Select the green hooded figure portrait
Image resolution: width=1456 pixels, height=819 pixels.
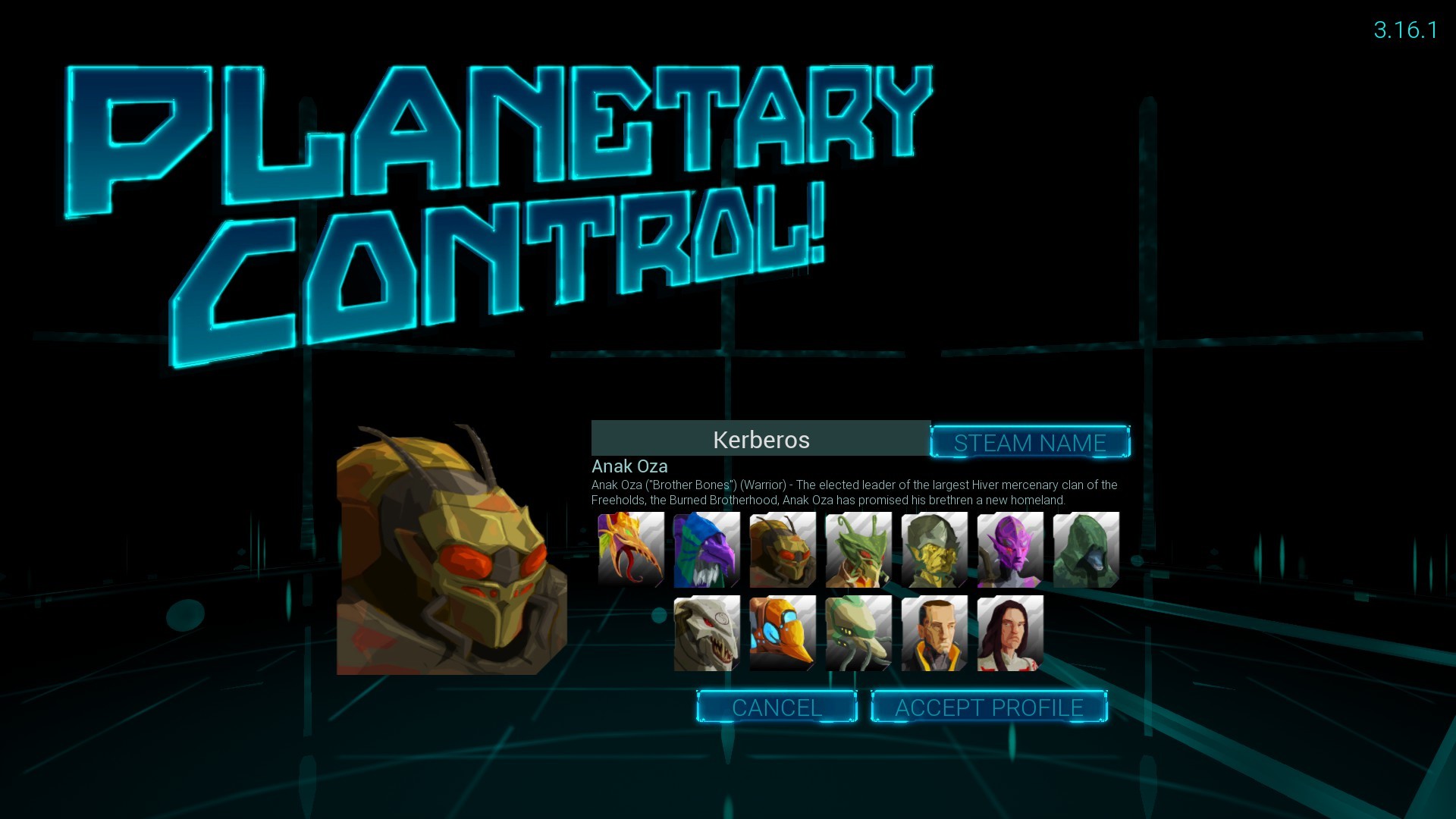(1085, 550)
